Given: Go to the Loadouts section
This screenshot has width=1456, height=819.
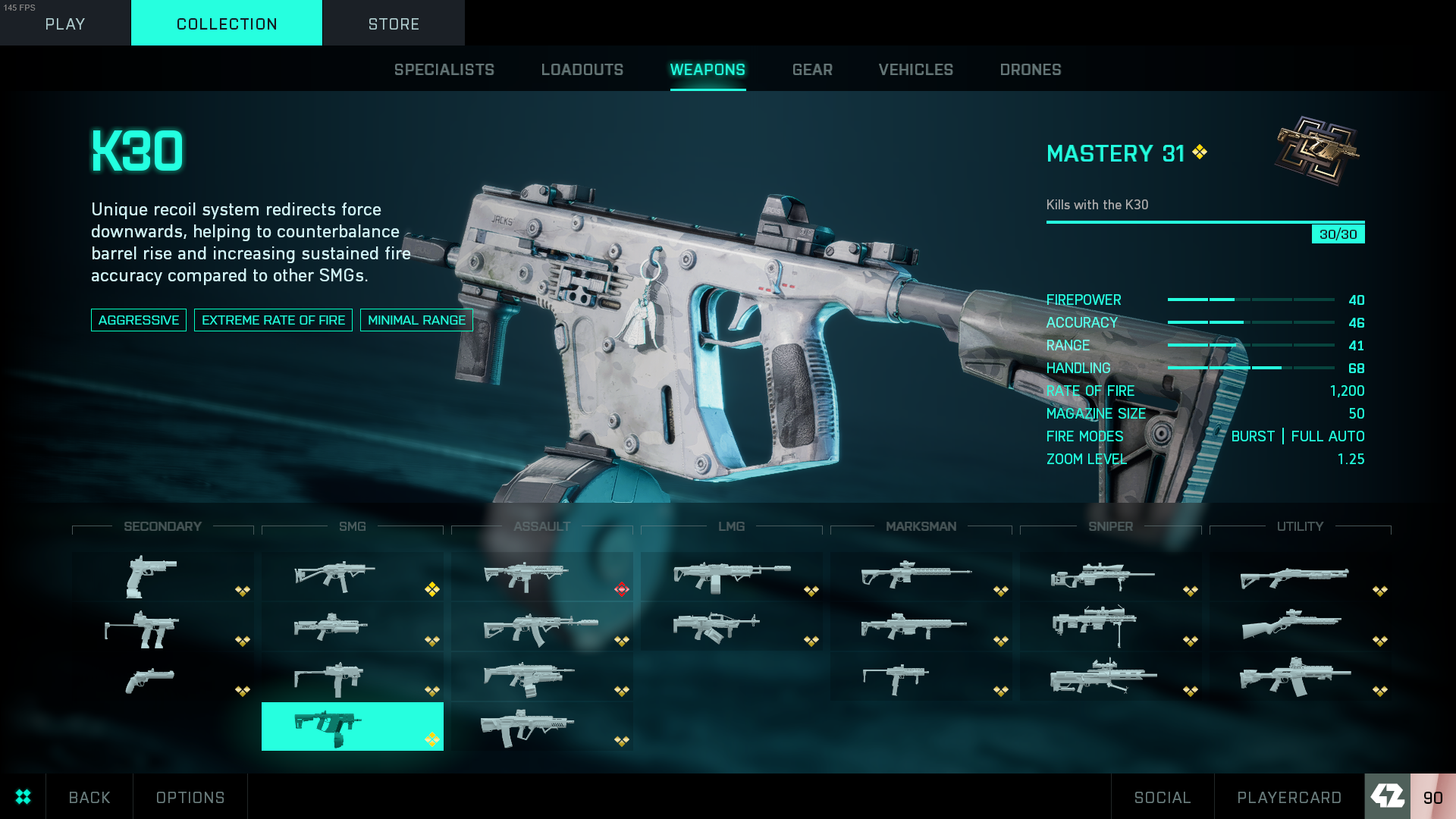Looking at the screenshot, I should [x=582, y=70].
